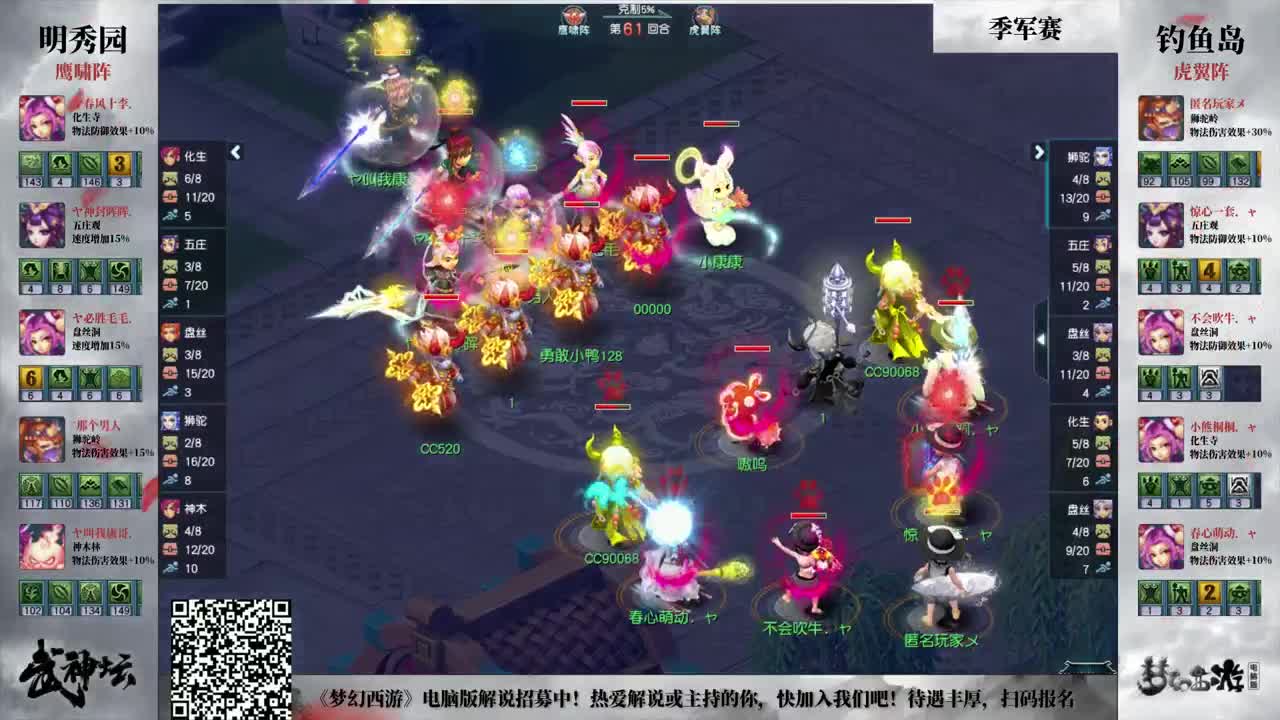
Task: Select the 化生 portrait in the left roster panel
Action: coord(172,152)
